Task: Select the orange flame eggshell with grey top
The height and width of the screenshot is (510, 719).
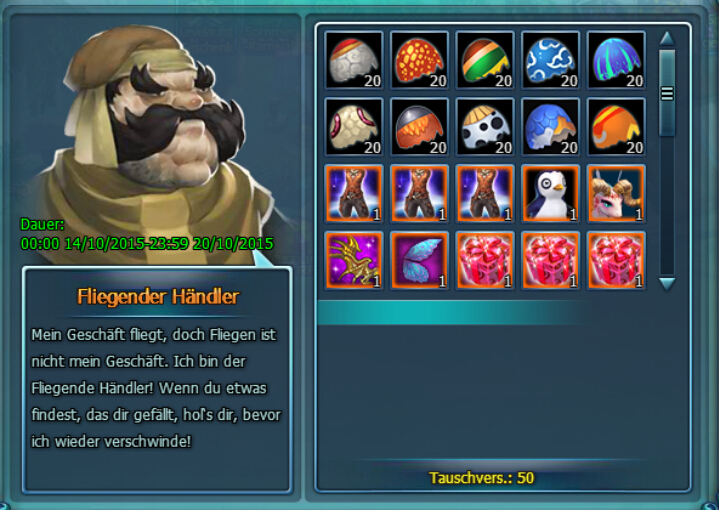Action: click(x=419, y=127)
